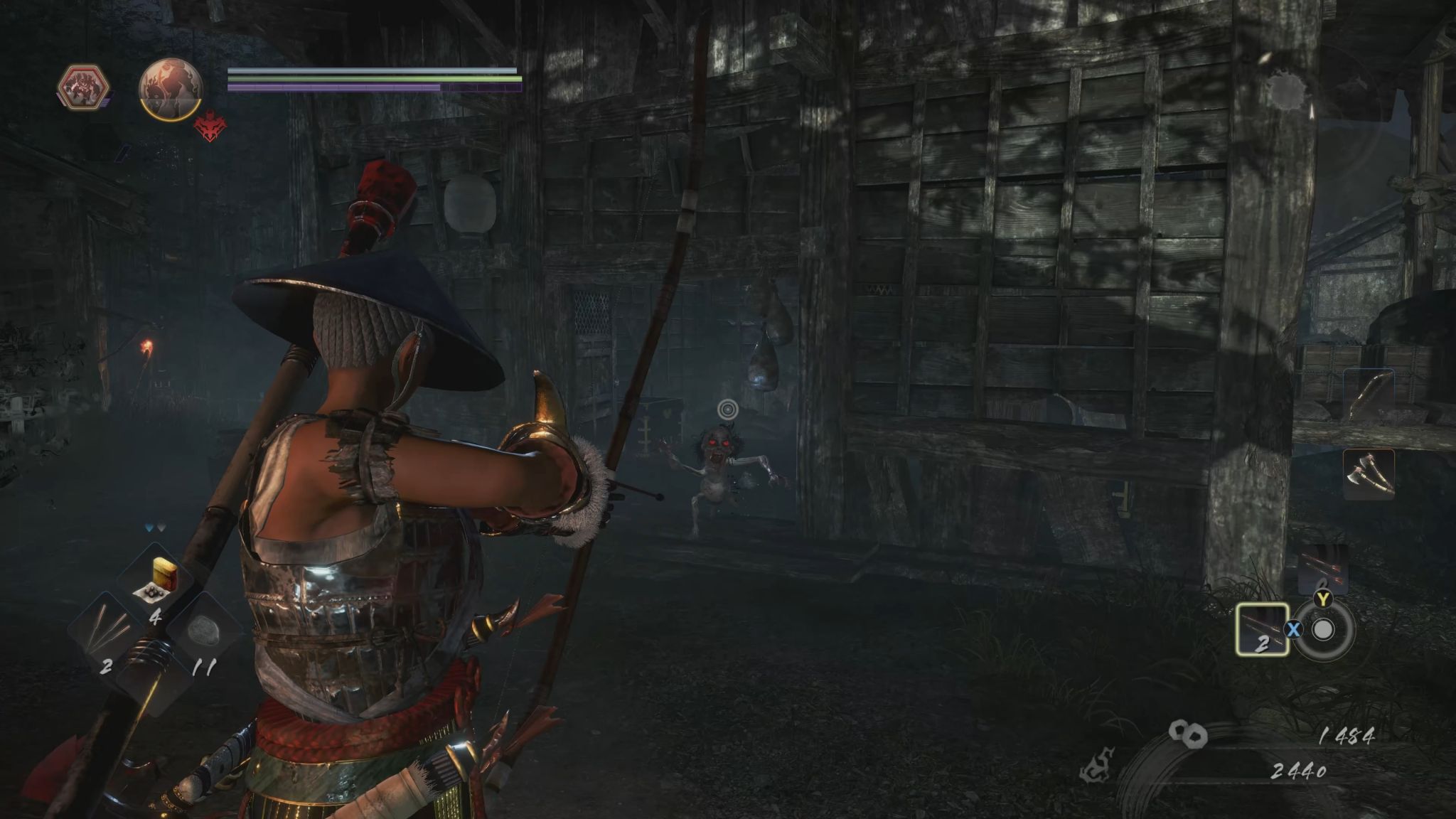
Task: Select the highlighted arrows ammo slot
Action: tap(1262, 628)
